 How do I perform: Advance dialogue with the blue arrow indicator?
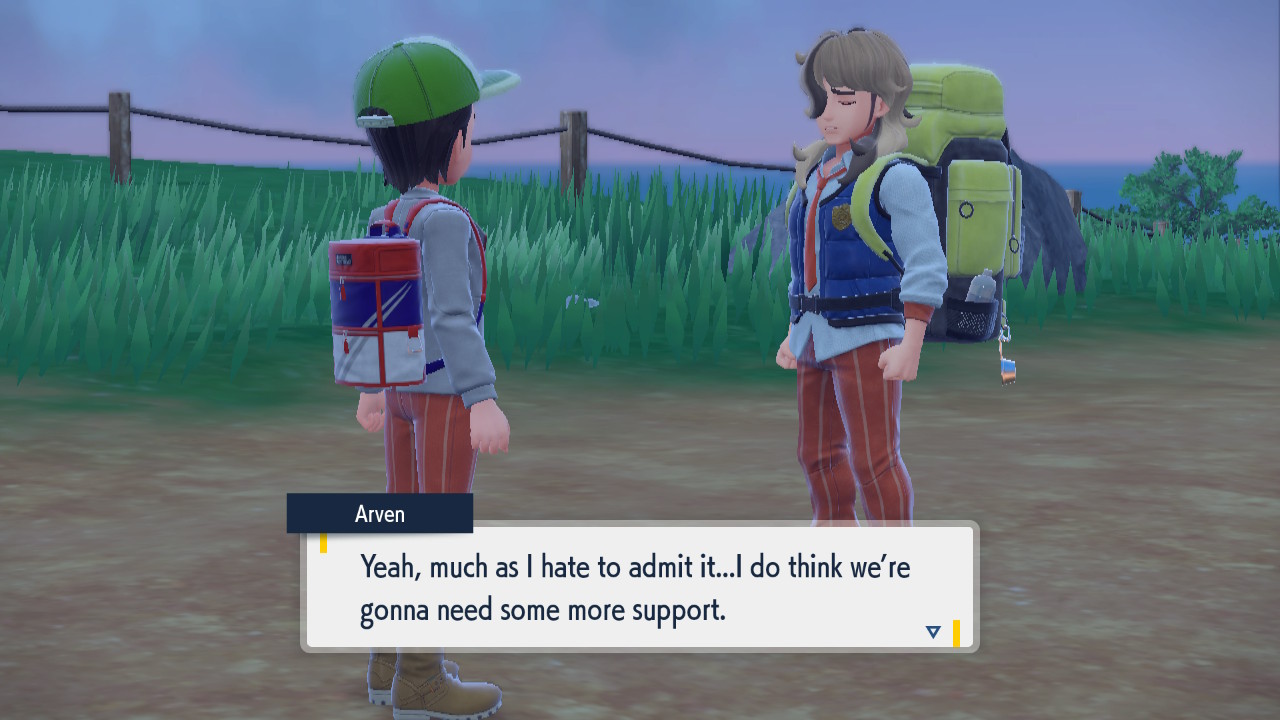[933, 631]
